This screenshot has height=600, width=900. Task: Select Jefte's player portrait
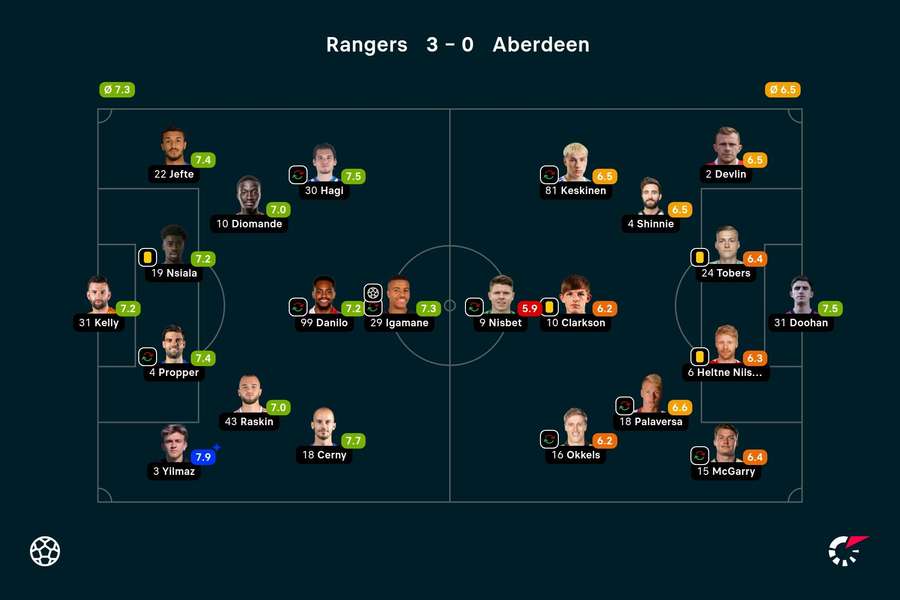tap(174, 148)
